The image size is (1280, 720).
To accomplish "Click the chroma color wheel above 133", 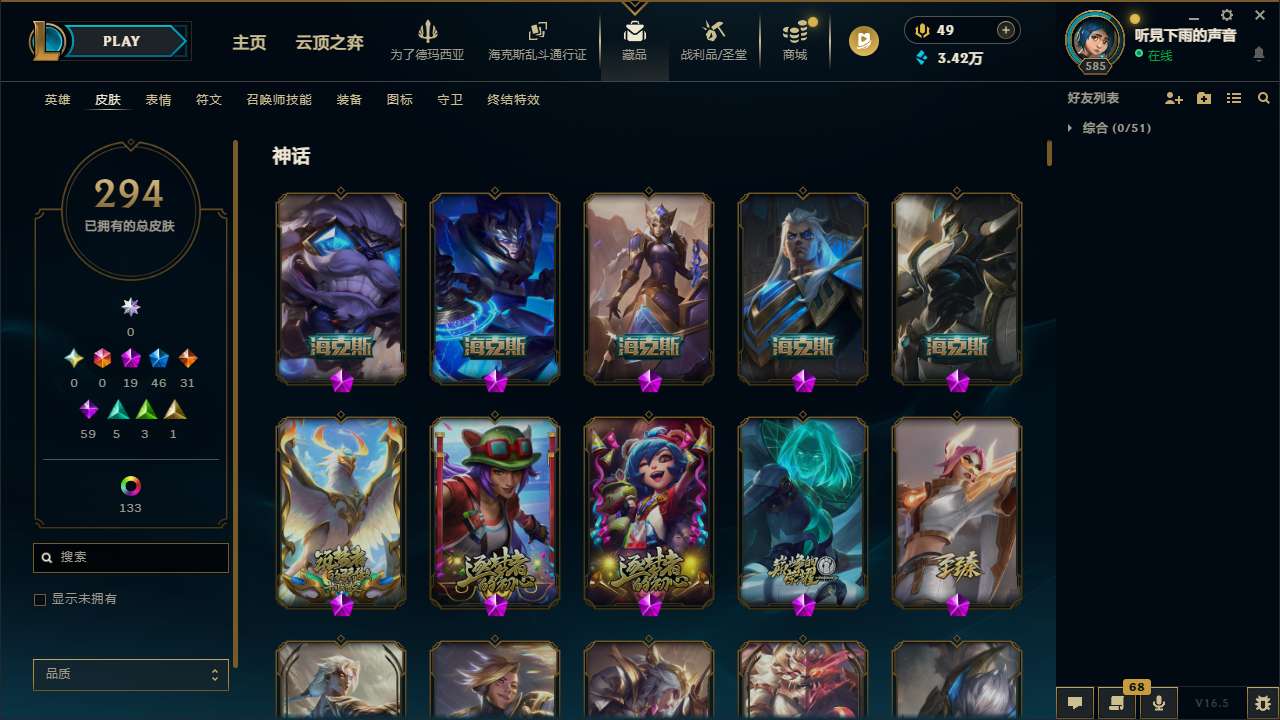I will (130, 485).
